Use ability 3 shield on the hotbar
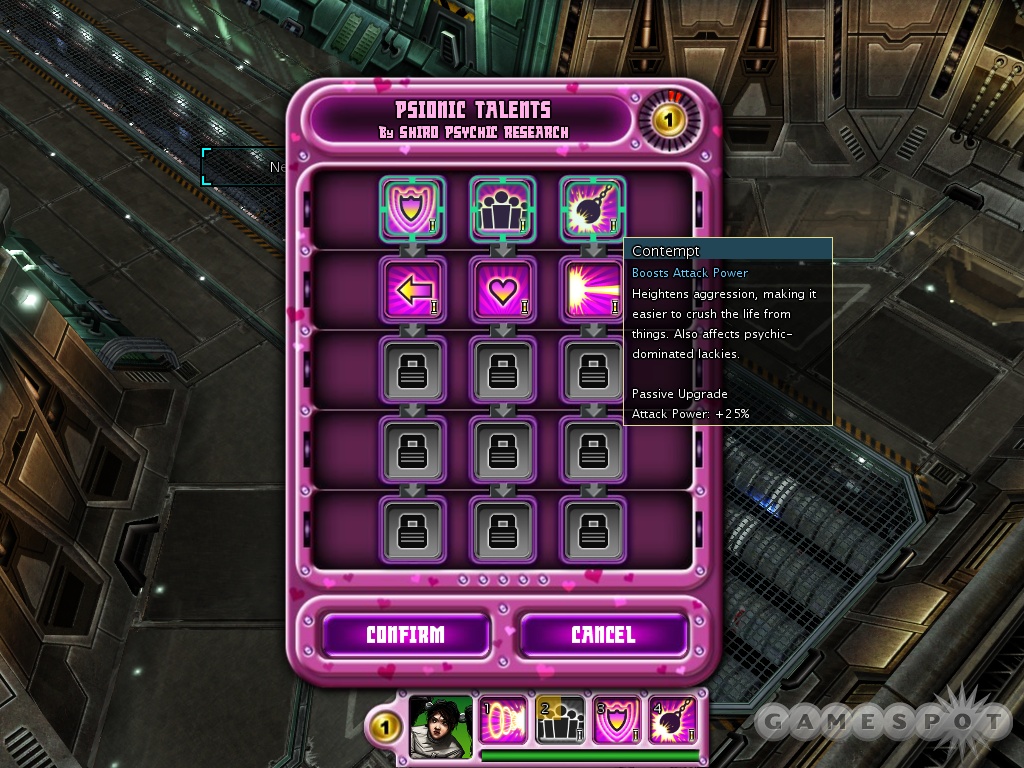1024x768 pixels. pos(616,720)
